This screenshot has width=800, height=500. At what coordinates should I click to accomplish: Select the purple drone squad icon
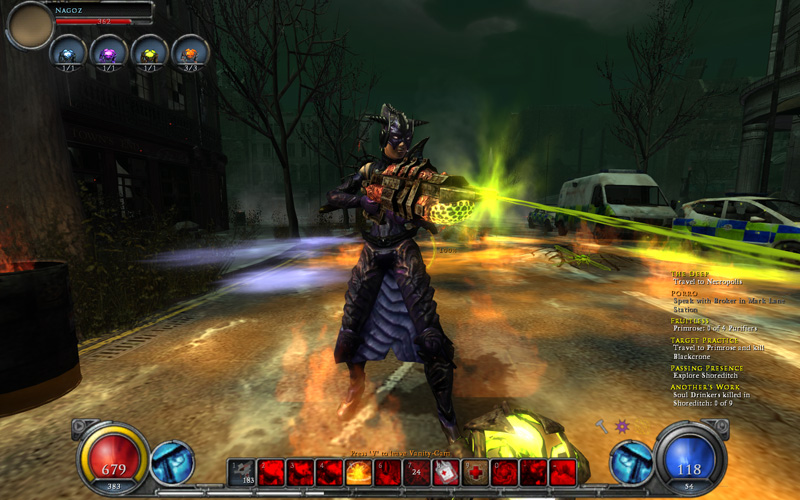pos(108,52)
